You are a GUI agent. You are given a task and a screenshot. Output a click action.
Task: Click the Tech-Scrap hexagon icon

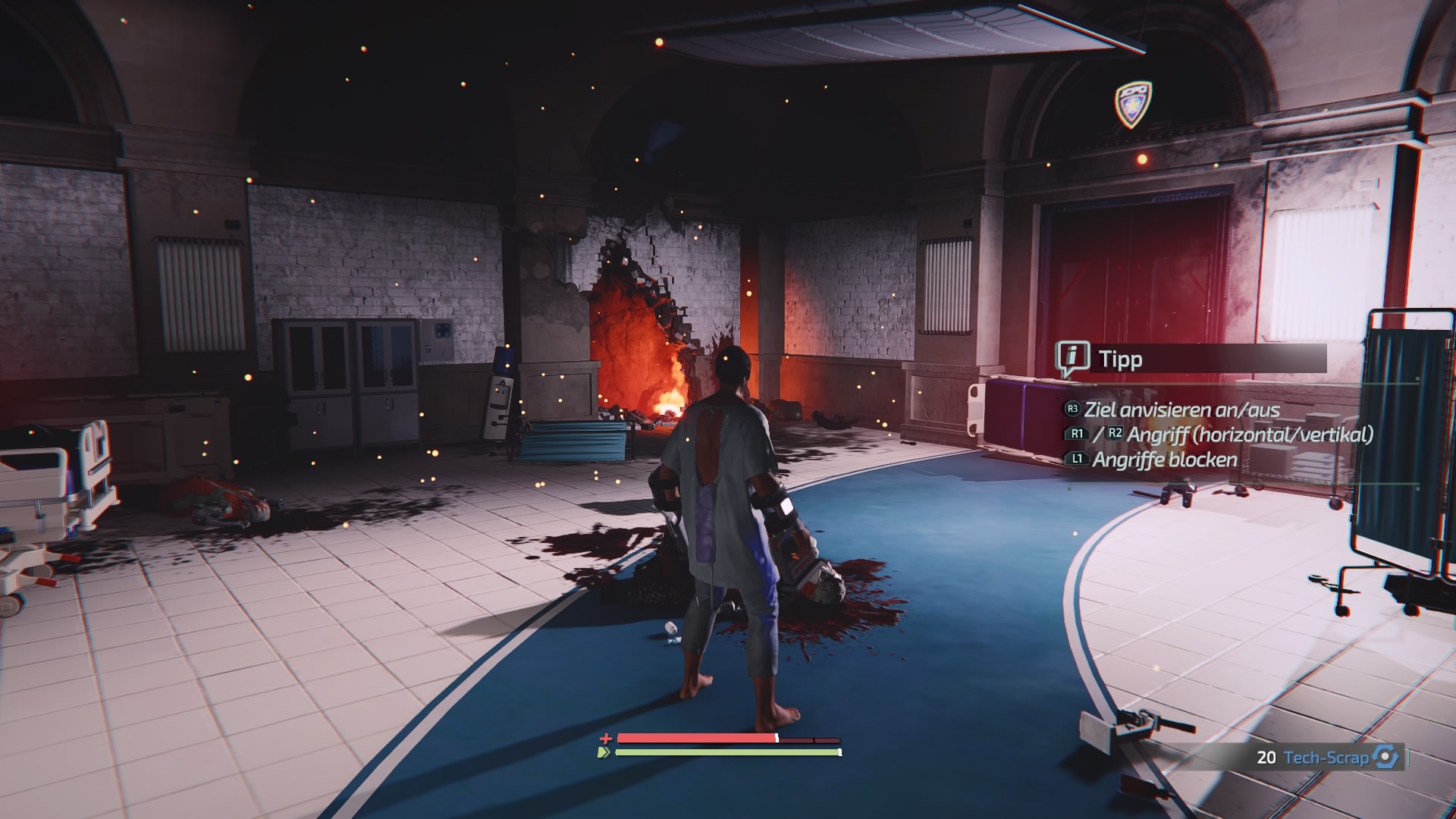pos(1386,757)
